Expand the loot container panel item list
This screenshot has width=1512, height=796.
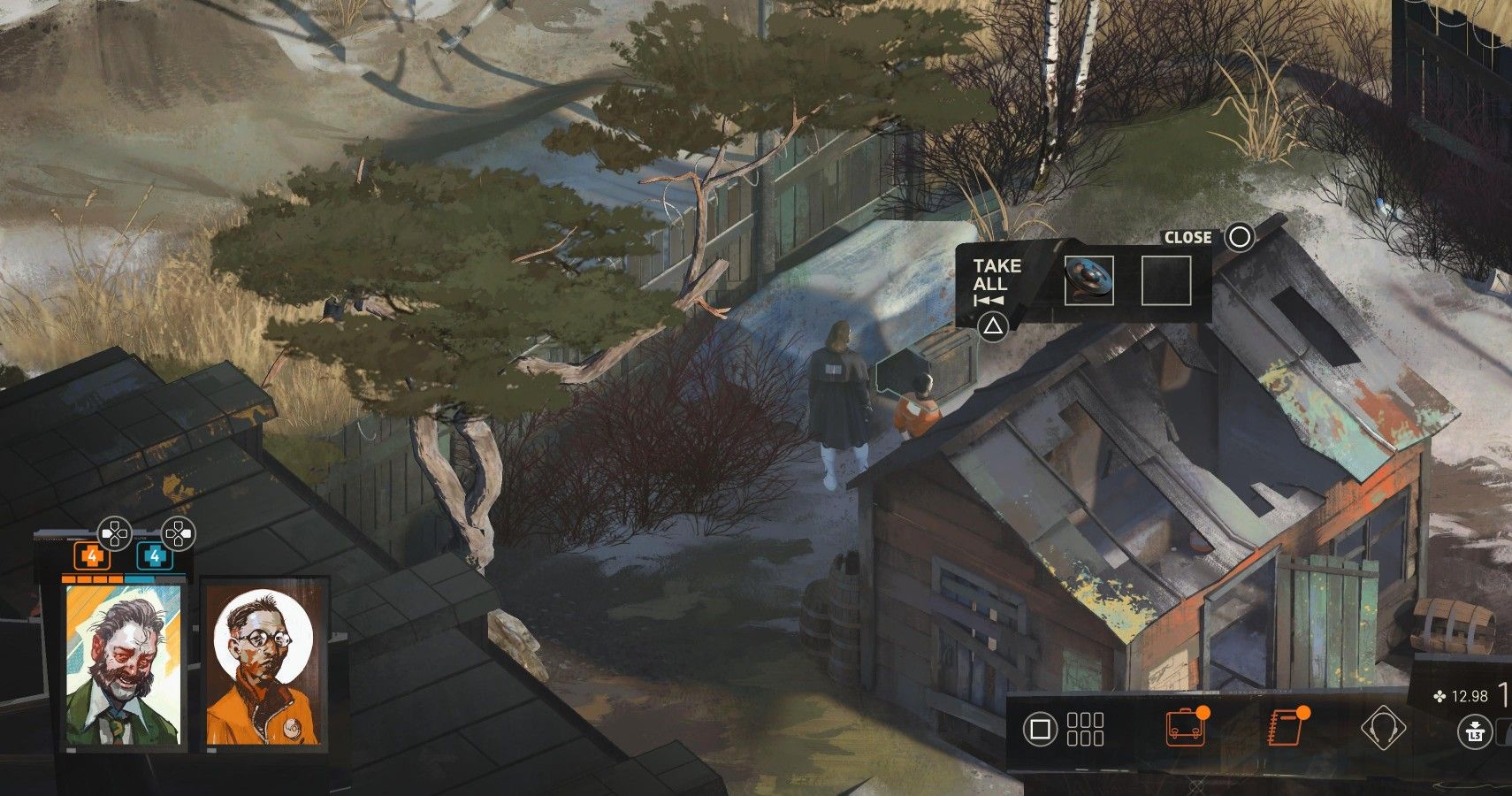[x=994, y=325]
